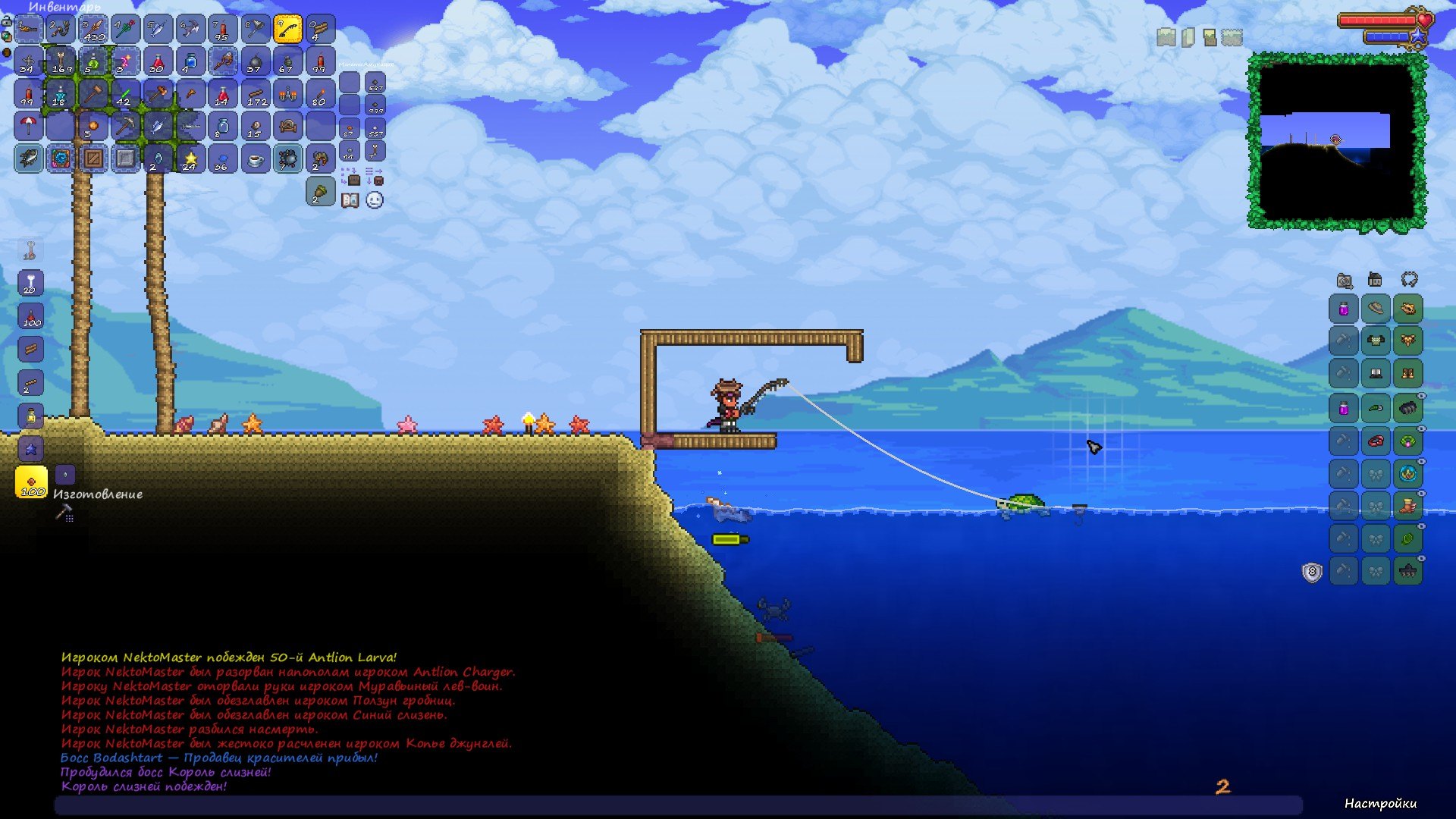The height and width of the screenshot is (819, 1456).
Task: Toggle the hotbar lock icon
Action: coord(7,21)
